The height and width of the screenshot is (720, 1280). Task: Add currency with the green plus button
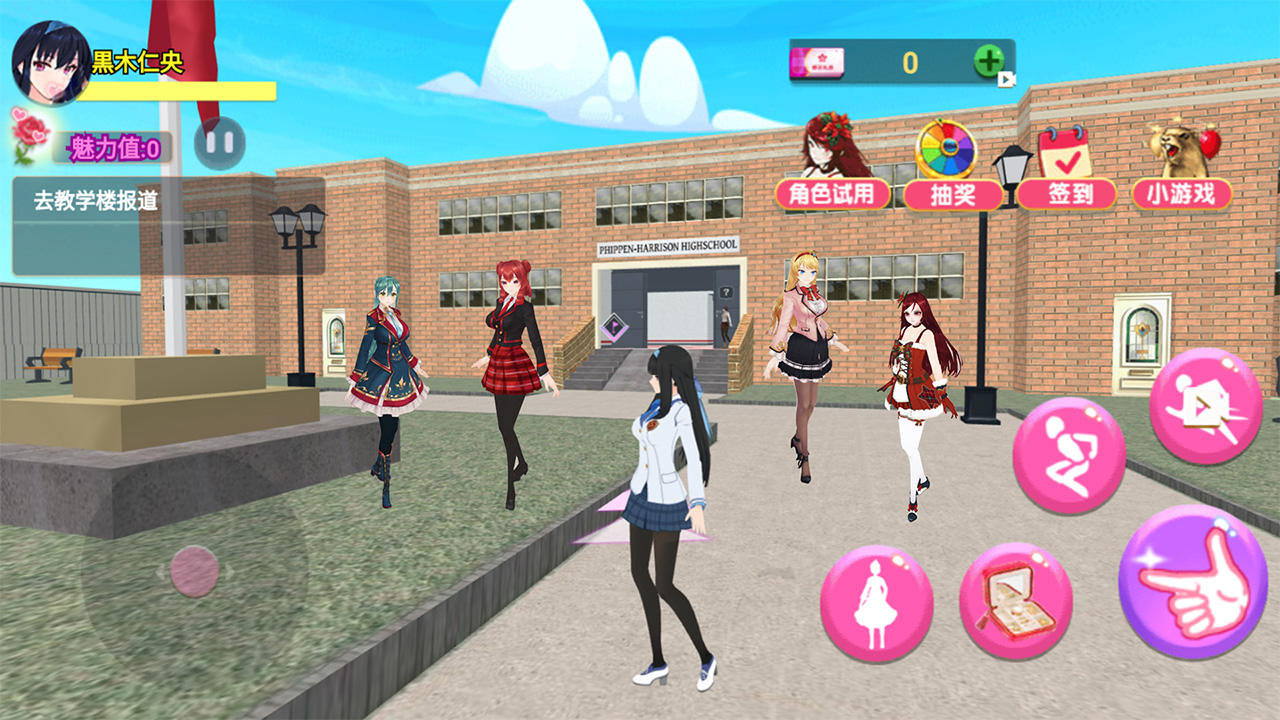[989, 62]
